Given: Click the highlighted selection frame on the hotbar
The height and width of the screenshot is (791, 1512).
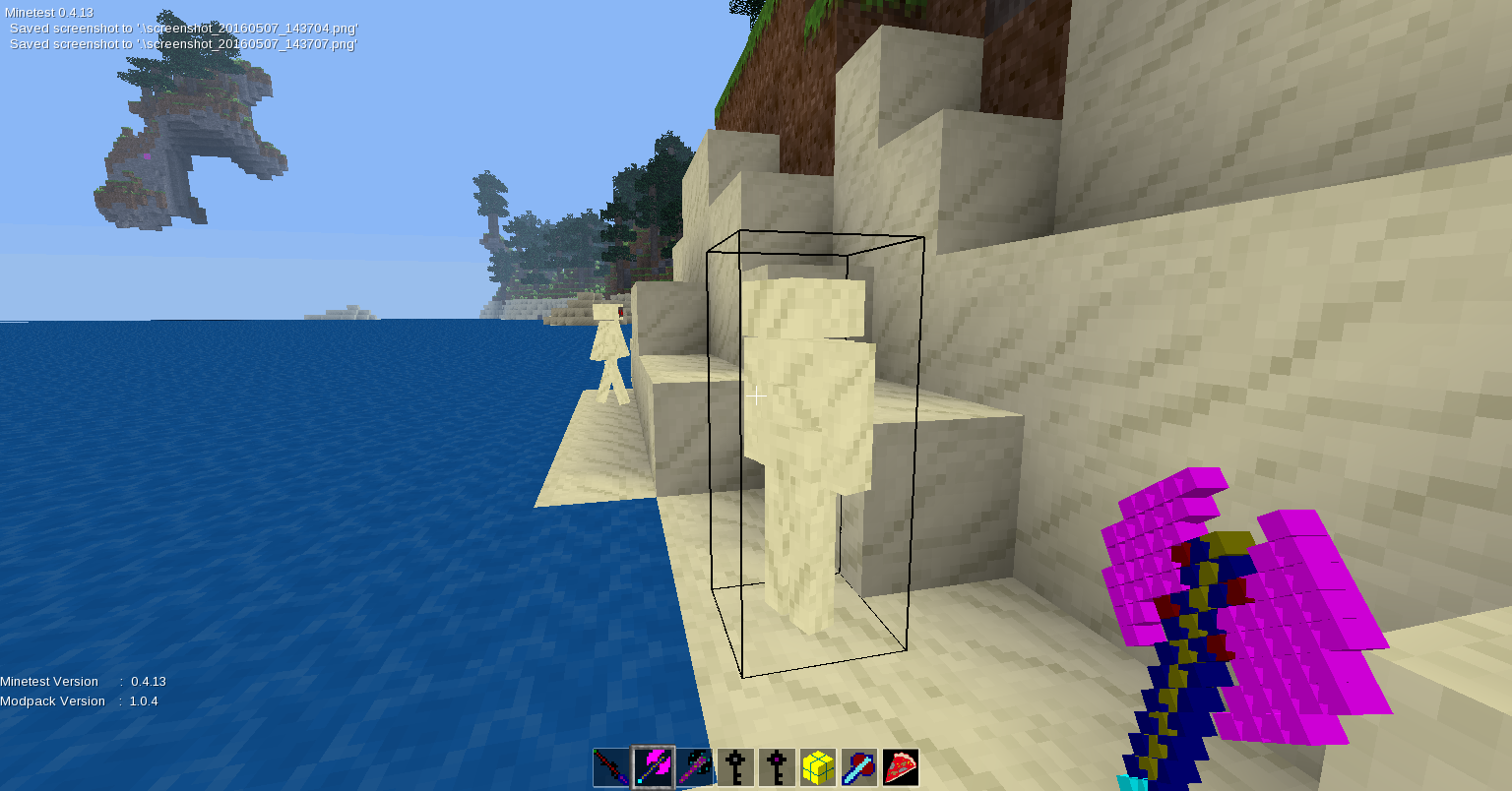Looking at the screenshot, I should click(x=654, y=767).
